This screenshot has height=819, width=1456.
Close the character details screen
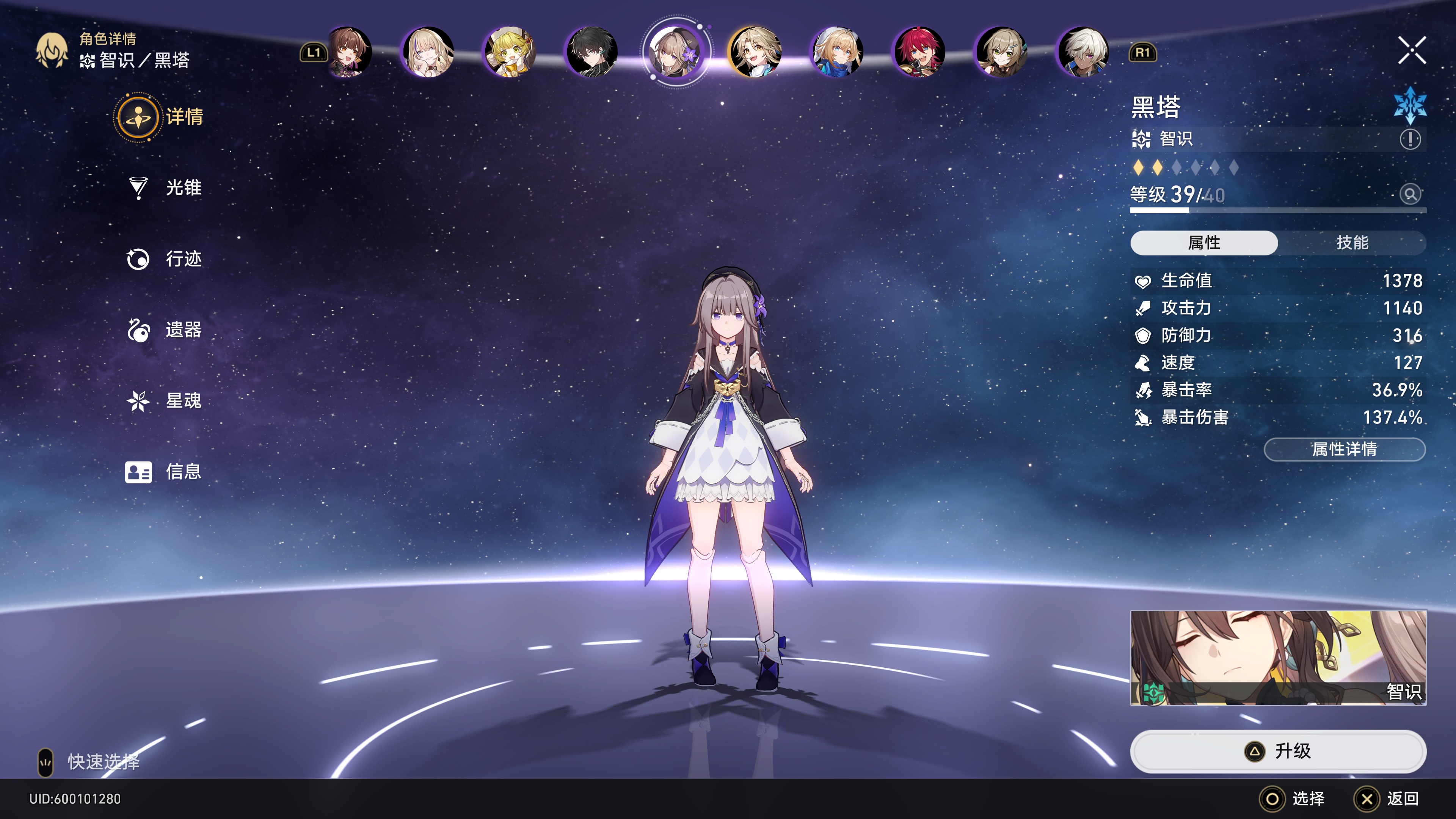[x=1411, y=51]
